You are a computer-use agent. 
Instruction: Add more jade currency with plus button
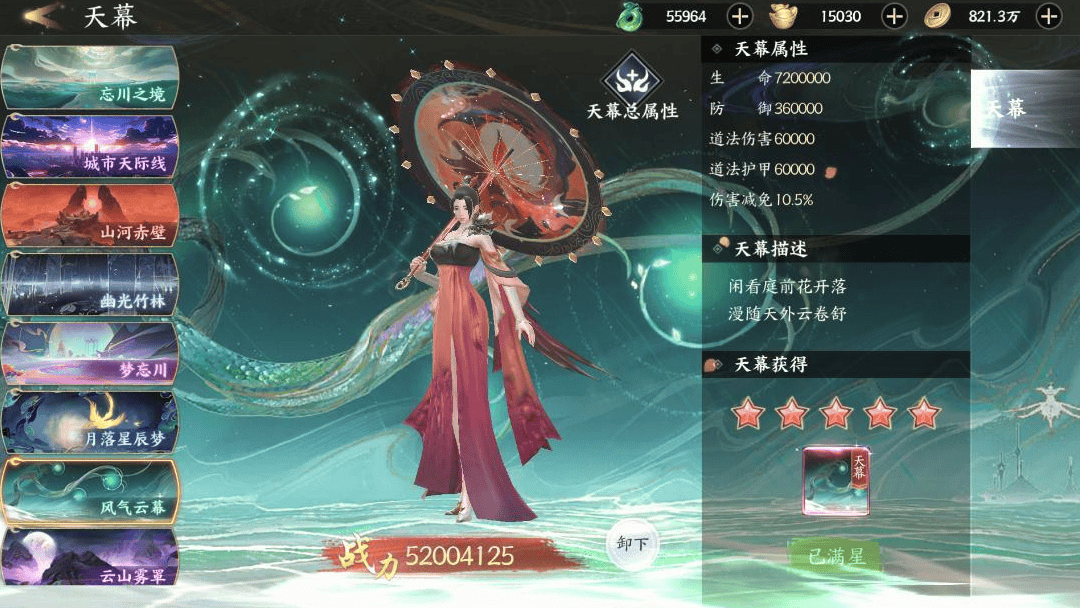739,16
